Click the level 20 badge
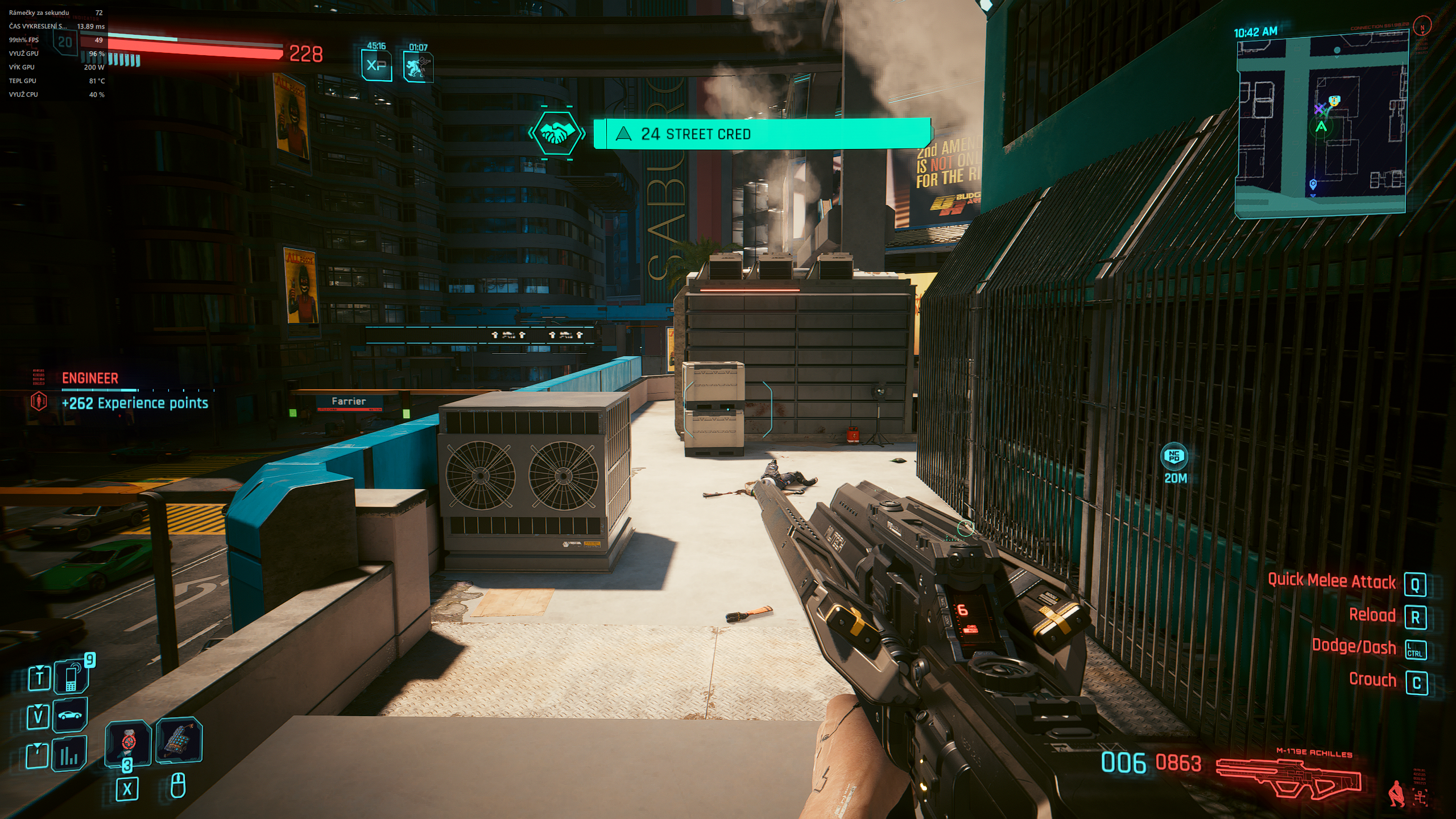The height and width of the screenshot is (819, 1456). pyautogui.click(x=65, y=42)
